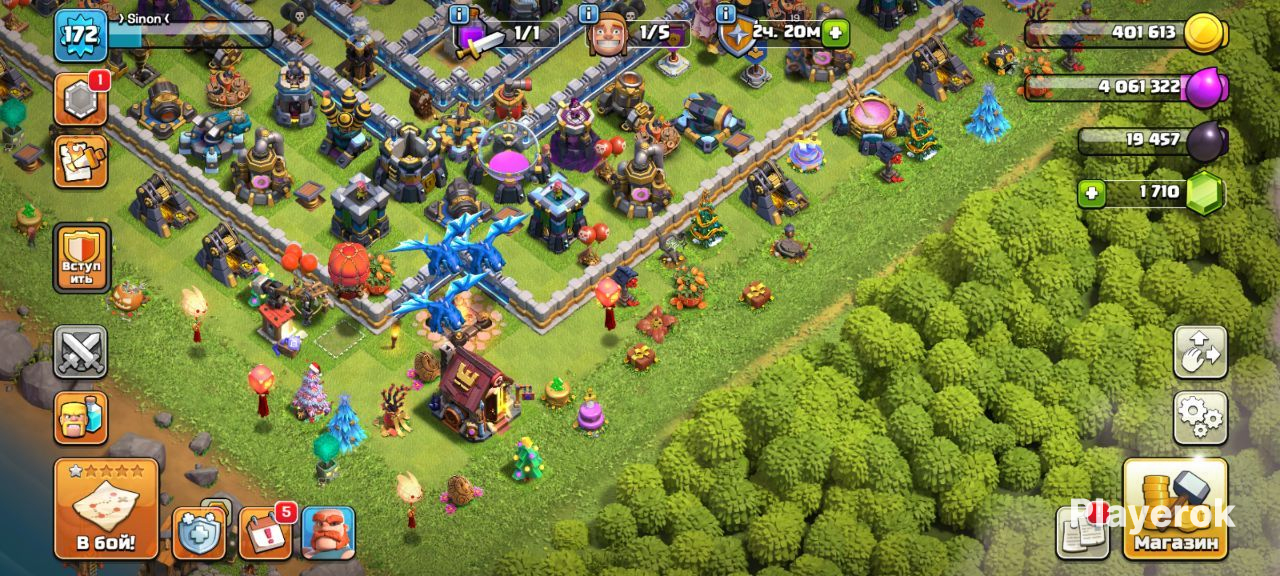Tap the orange shield "Вступить" clan button
This screenshot has height=576, width=1280.
[x=81, y=257]
